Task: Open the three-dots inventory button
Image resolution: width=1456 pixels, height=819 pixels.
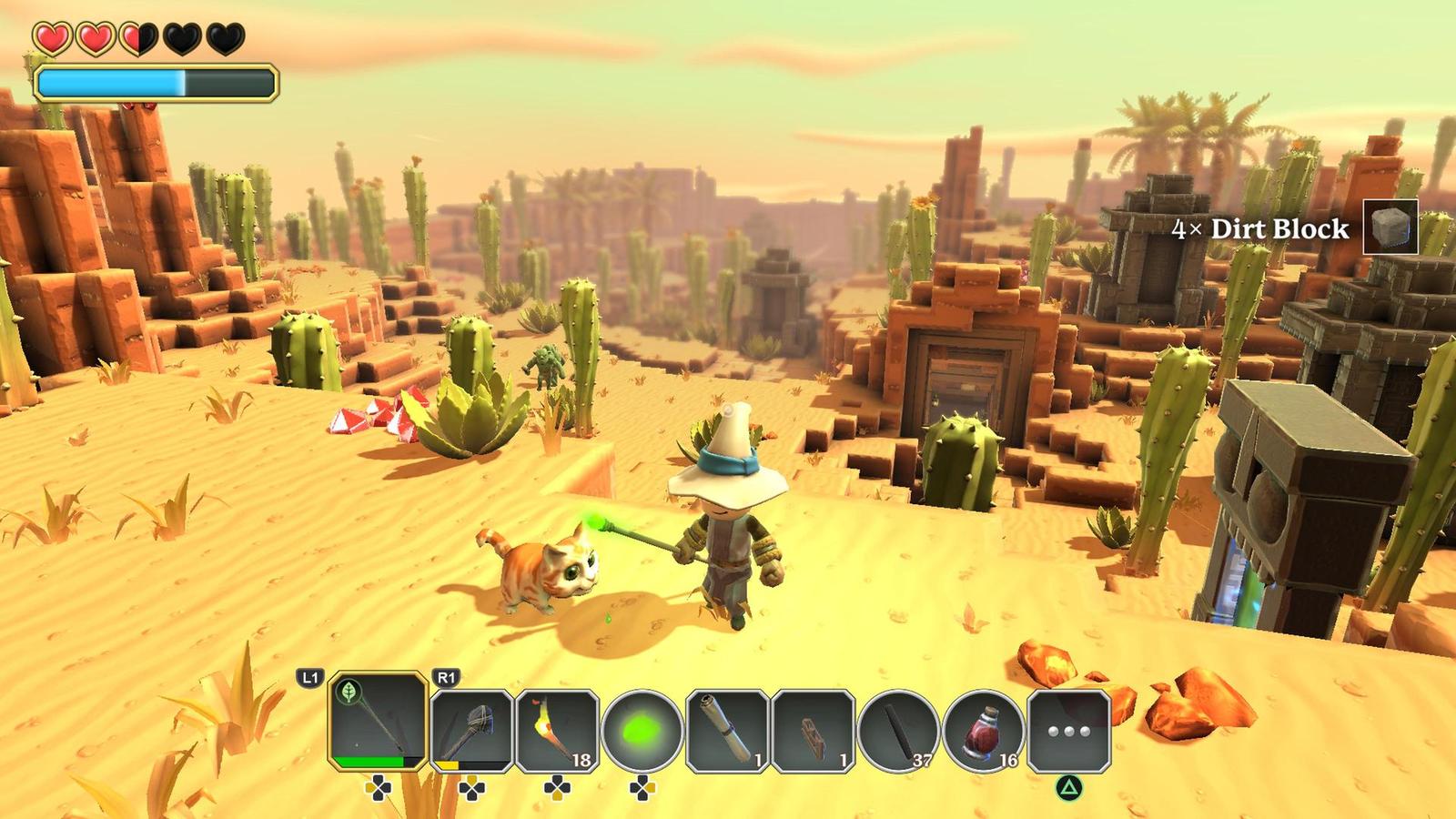Action: (x=1069, y=731)
